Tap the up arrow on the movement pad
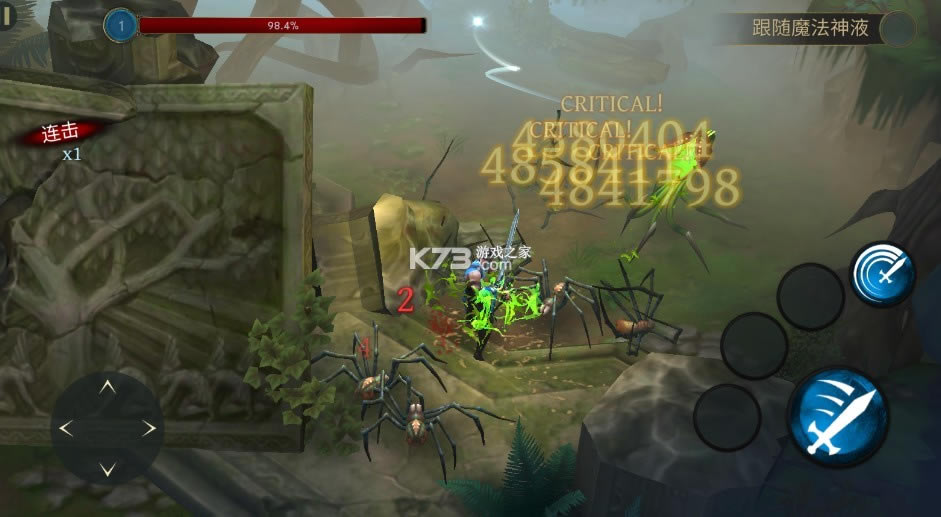The width and height of the screenshot is (941, 517). pyautogui.click(x=108, y=386)
